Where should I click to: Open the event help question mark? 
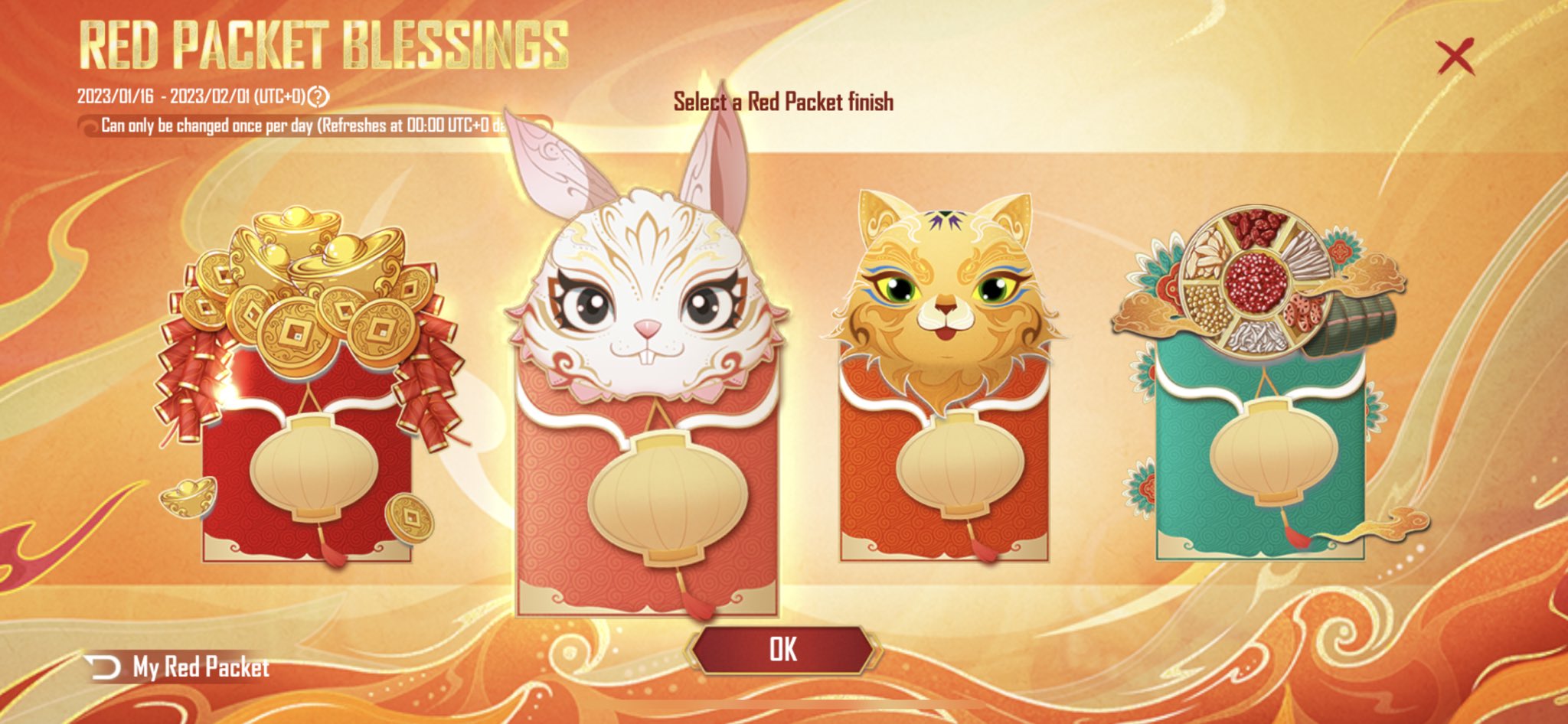click(318, 97)
